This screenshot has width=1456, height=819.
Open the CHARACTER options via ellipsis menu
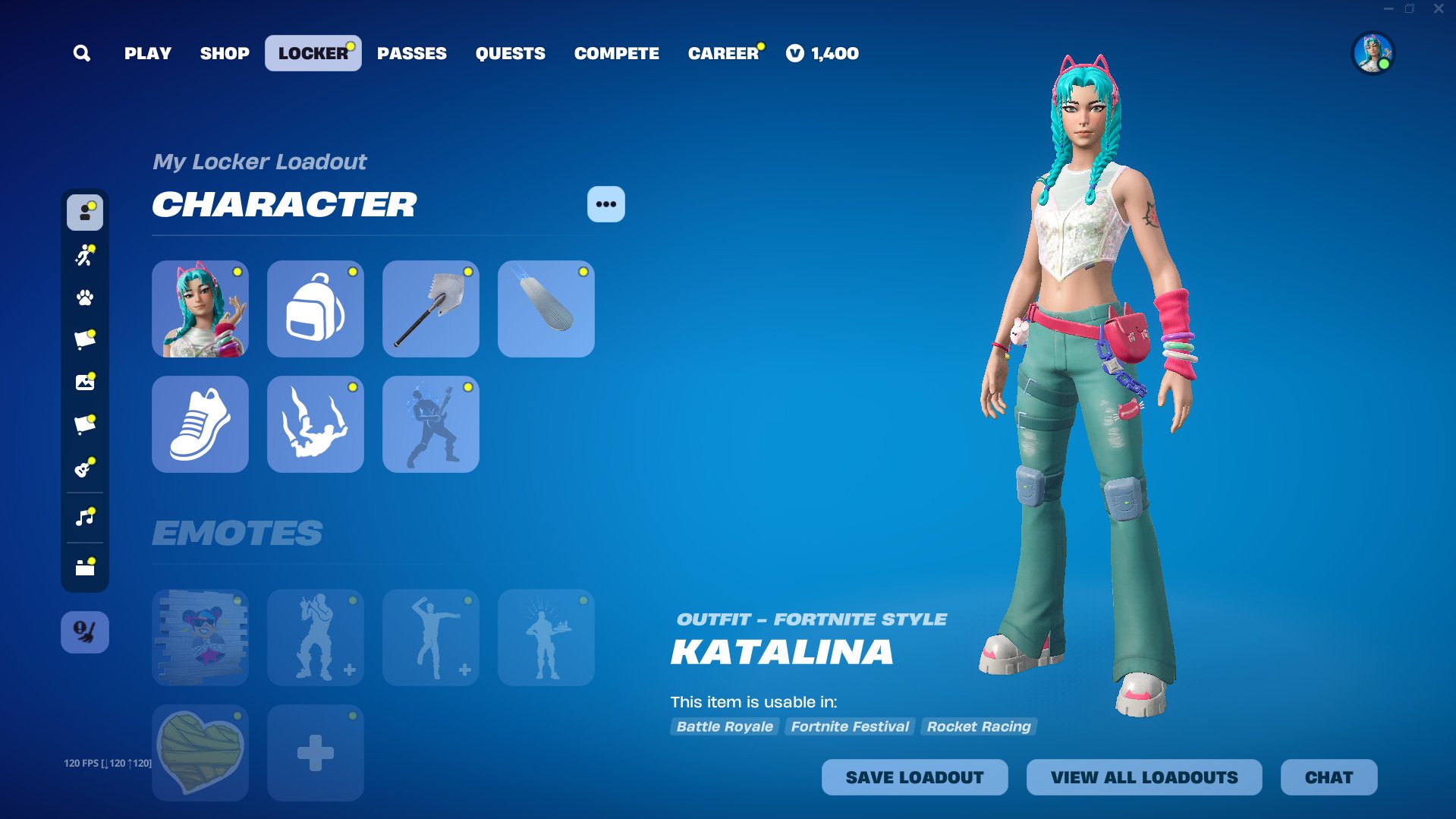[605, 203]
